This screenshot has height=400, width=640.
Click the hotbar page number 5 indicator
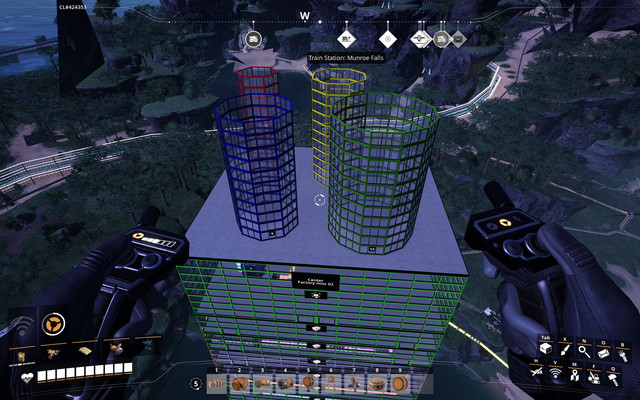[x=194, y=383]
